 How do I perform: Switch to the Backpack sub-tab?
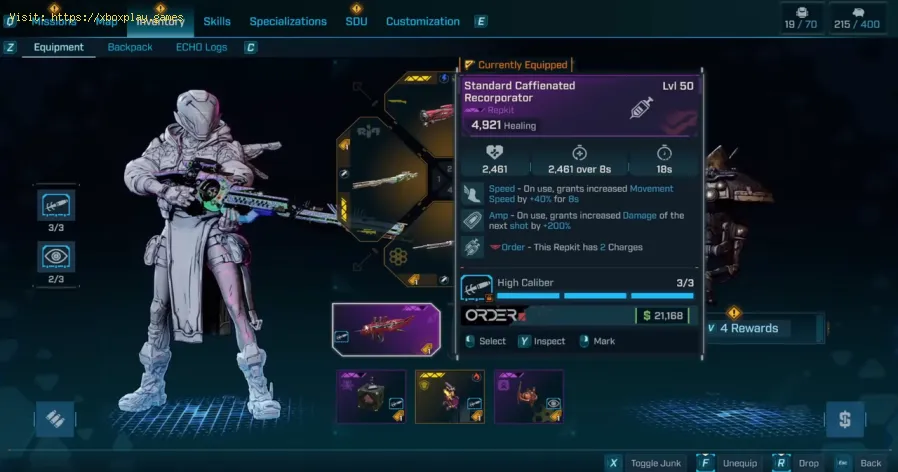[x=130, y=47]
